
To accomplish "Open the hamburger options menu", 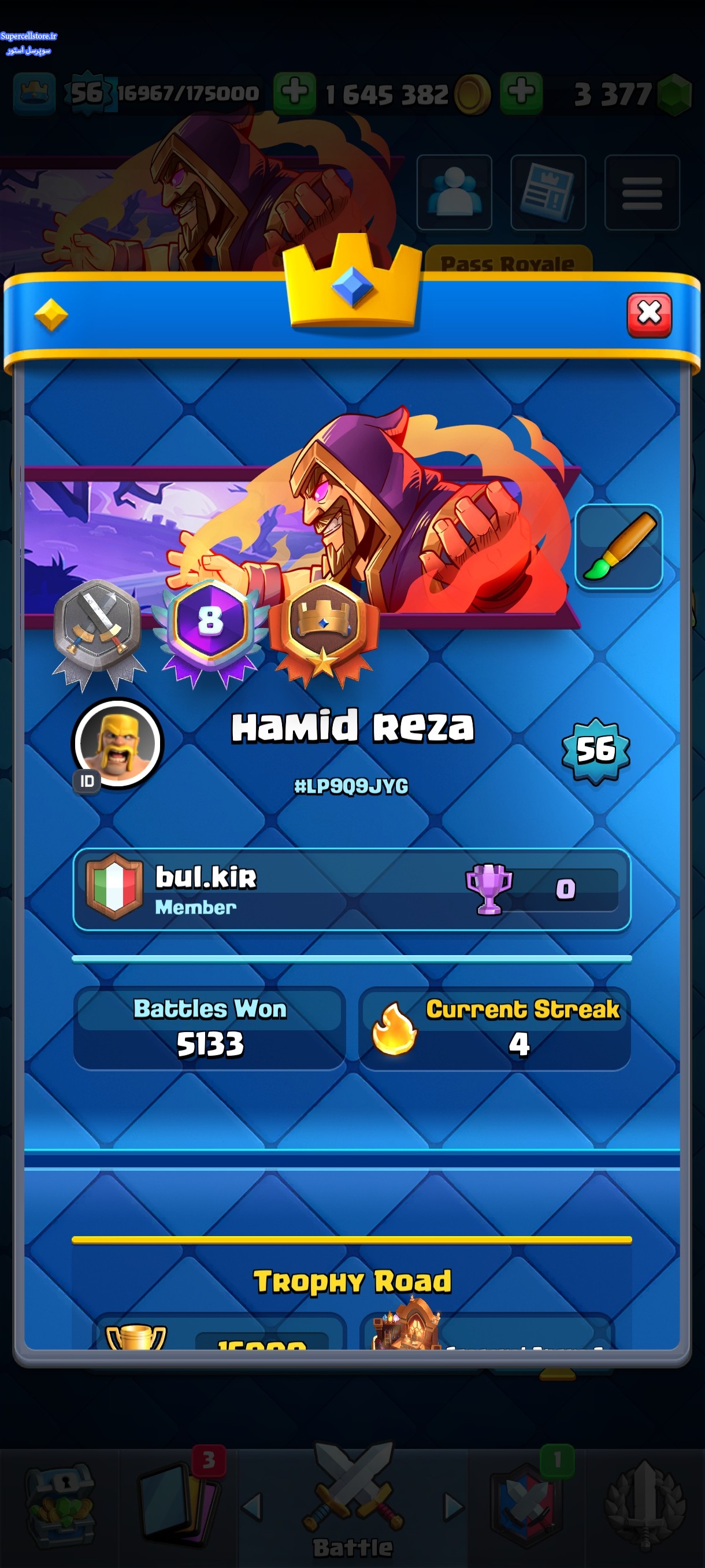I will point(642,193).
